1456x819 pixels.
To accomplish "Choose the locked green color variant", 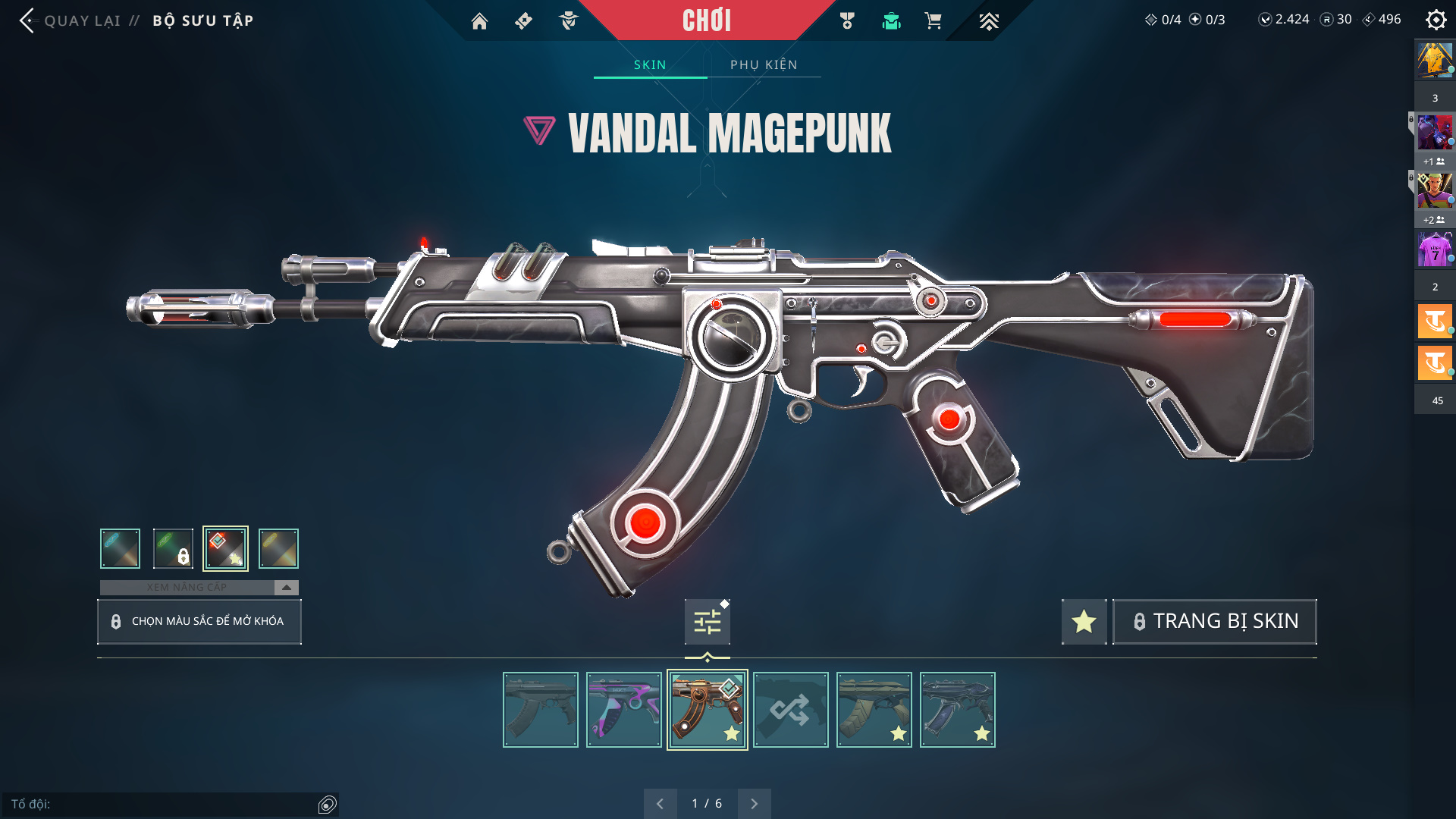I will (173, 548).
